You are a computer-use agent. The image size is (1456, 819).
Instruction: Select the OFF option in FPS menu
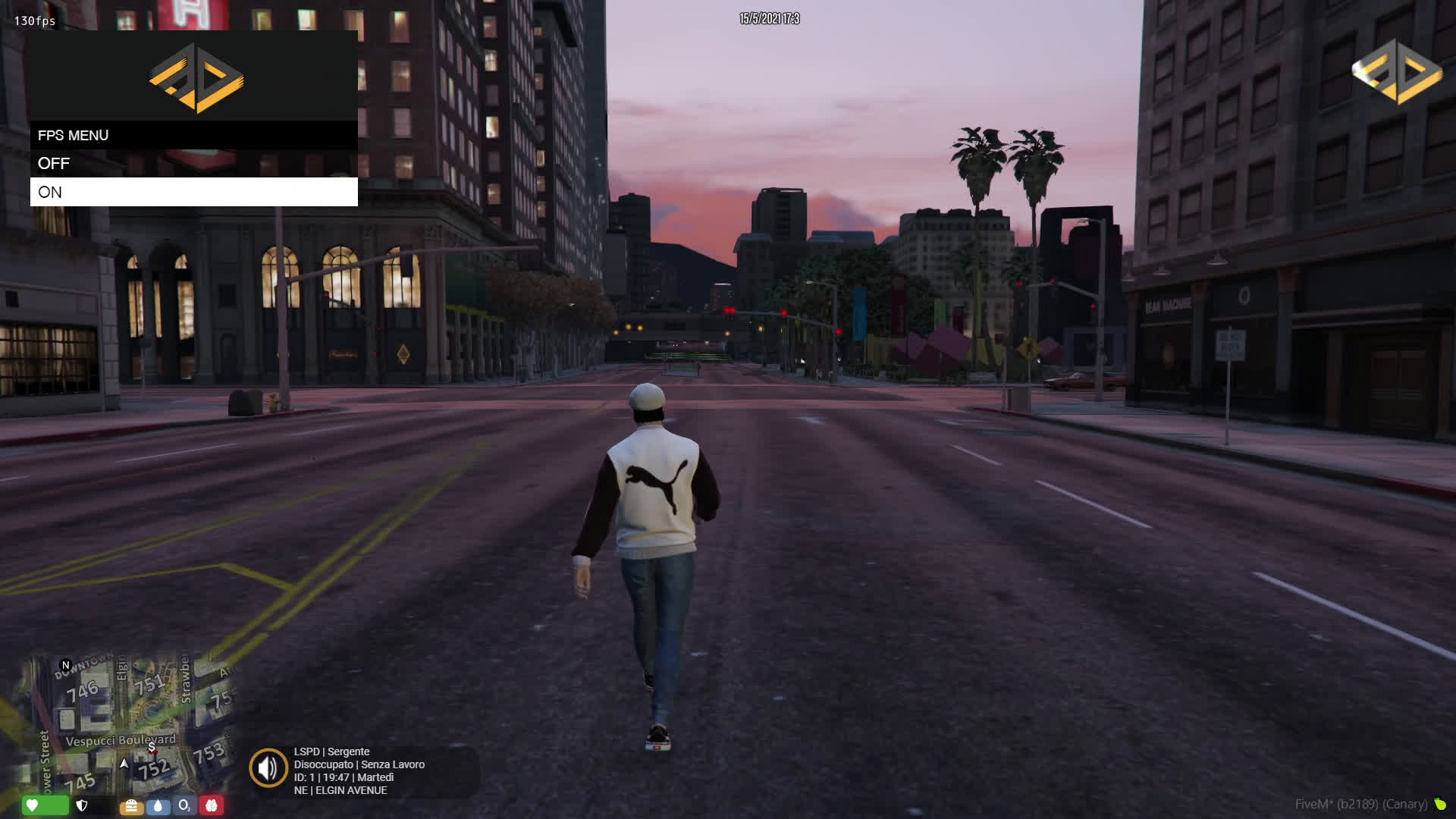tap(193, 163)
